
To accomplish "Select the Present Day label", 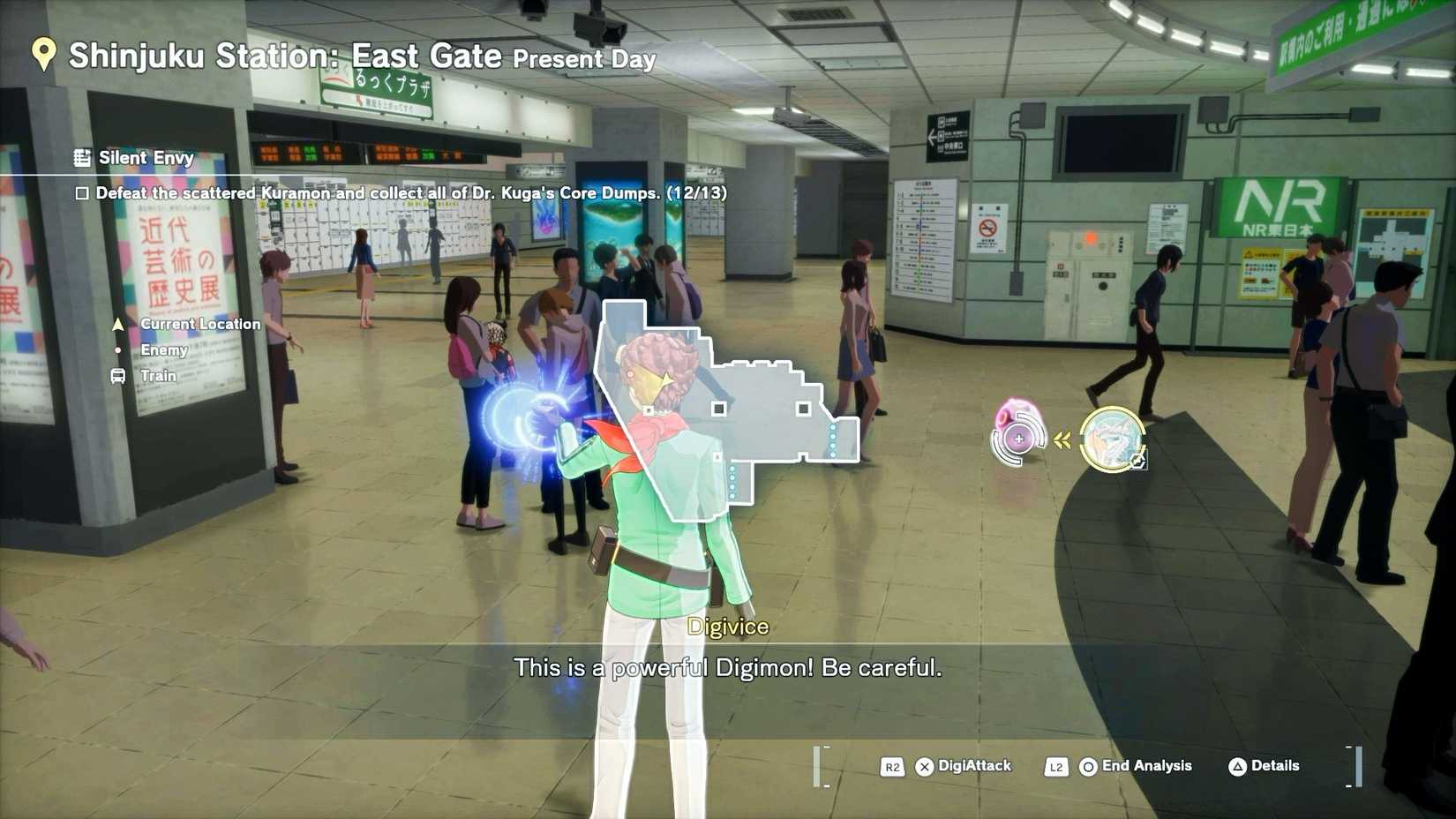I will (582, 60).
